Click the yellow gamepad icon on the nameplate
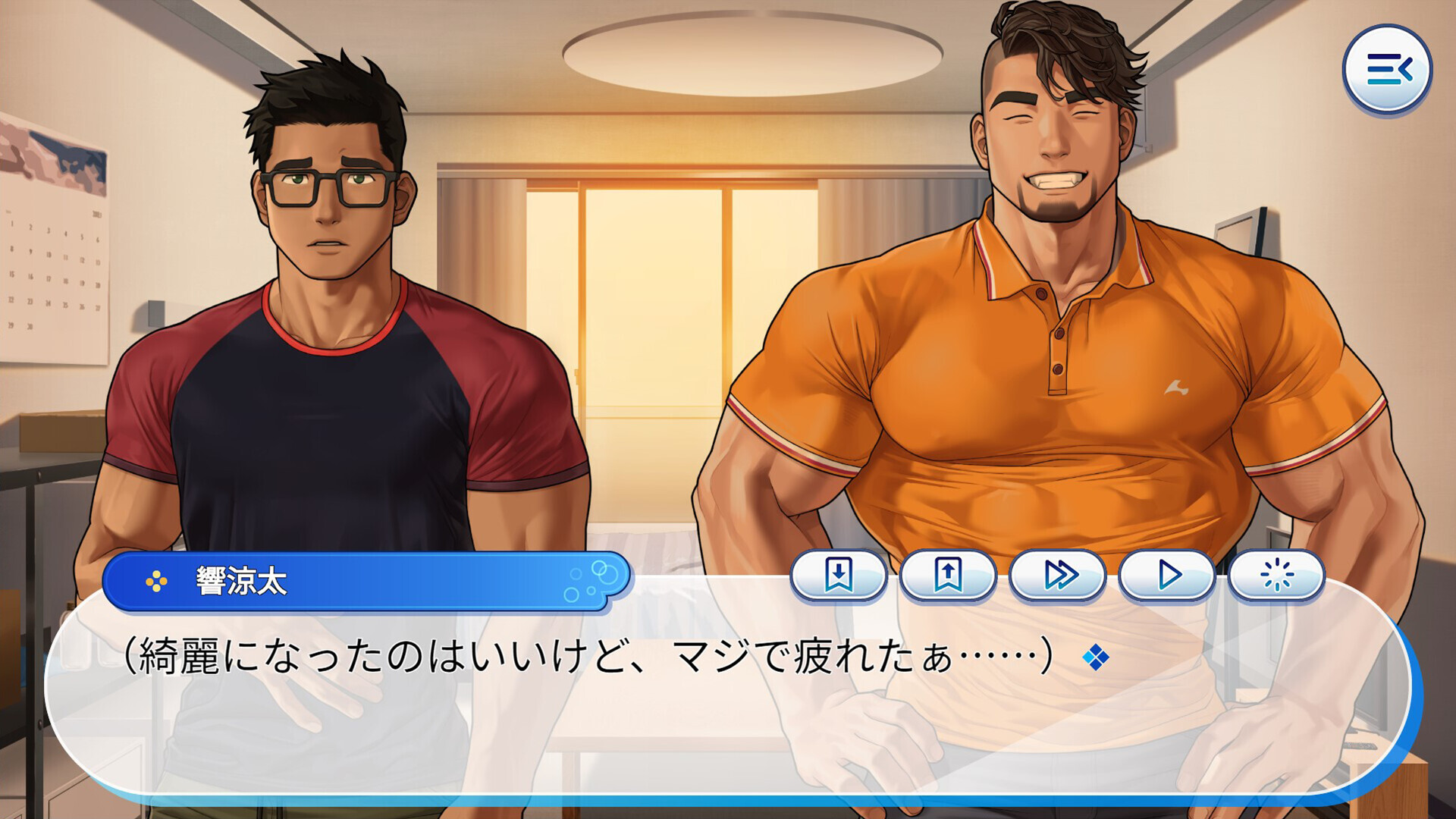 click(x=155, y=582)
